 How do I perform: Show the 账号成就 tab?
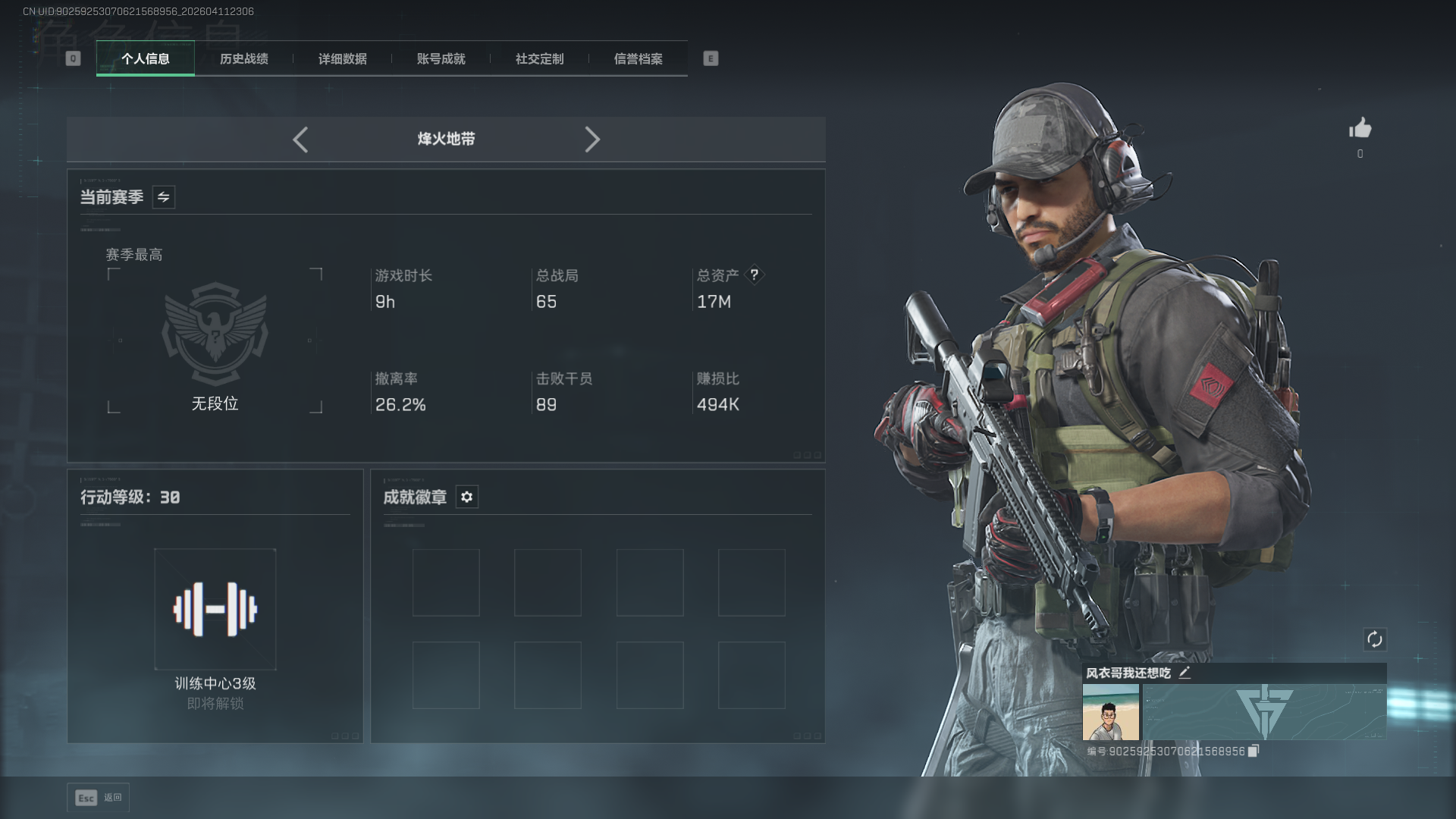[x=441, y=59]
